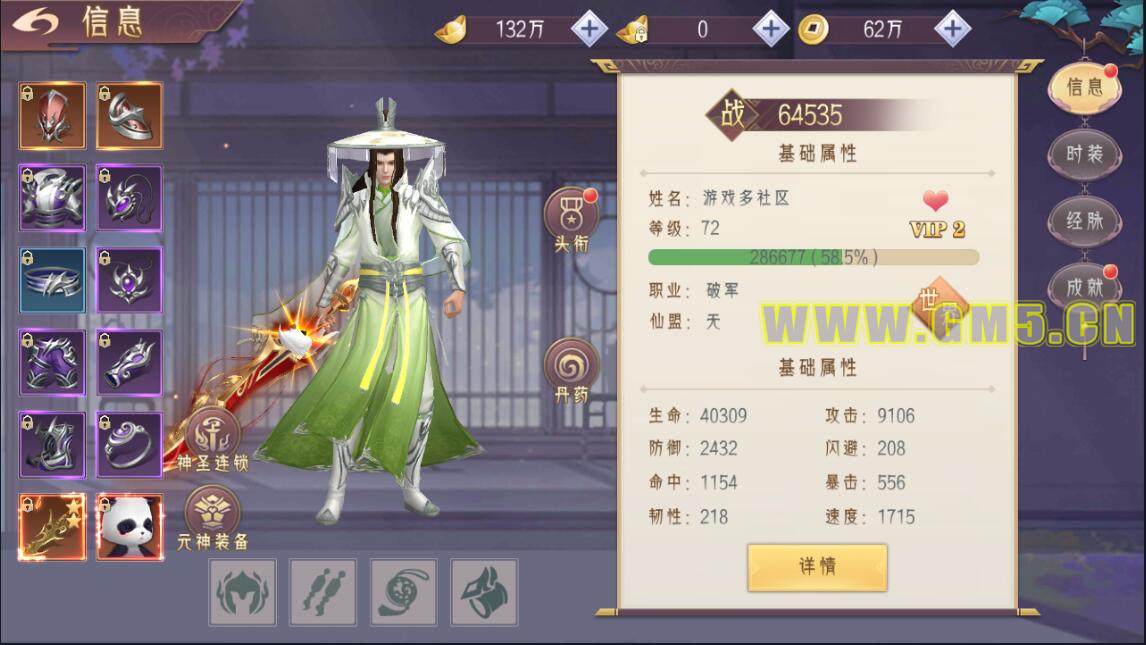Open the 元神装备 spirit equipment

212,517
